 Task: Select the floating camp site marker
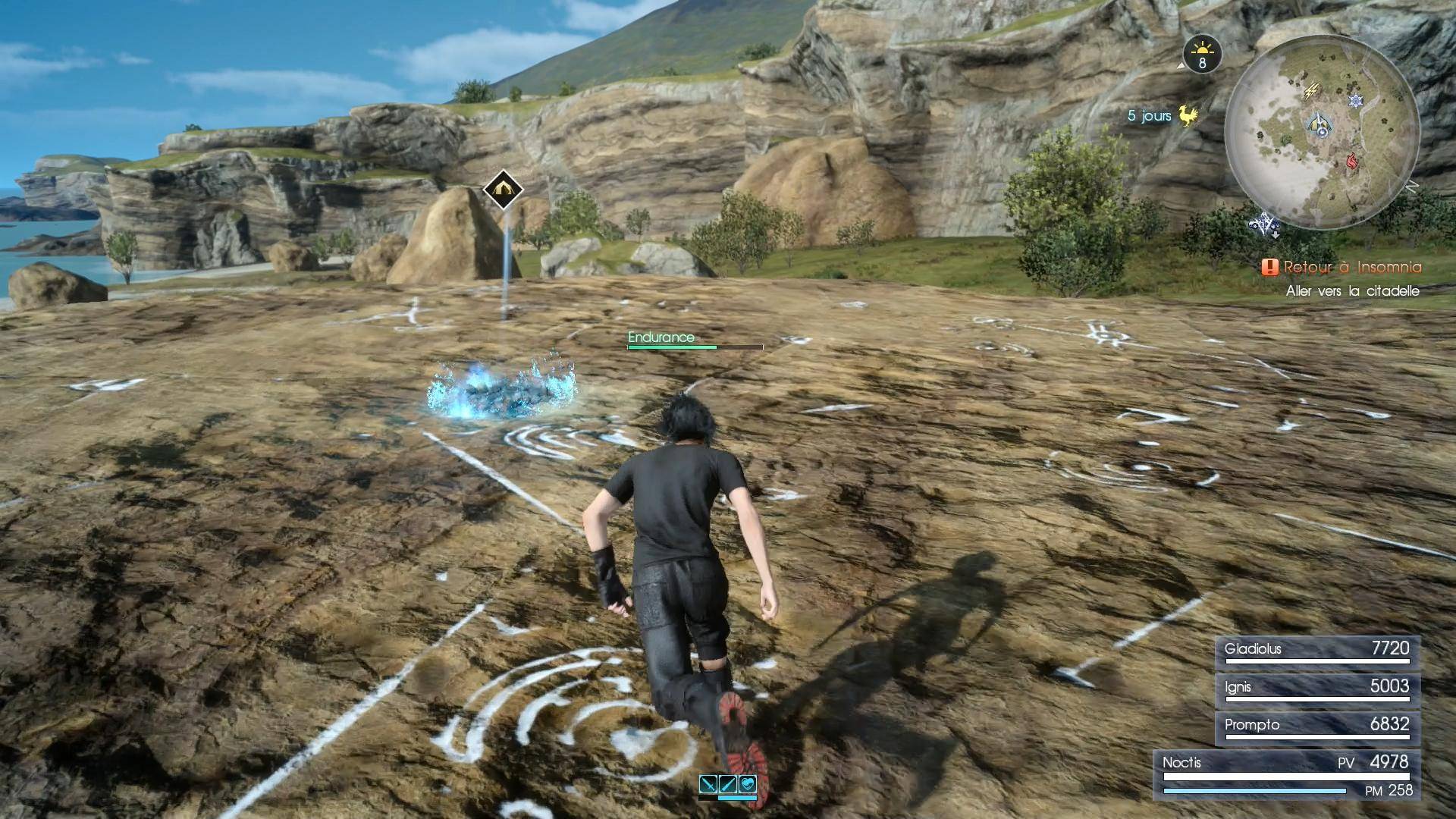(x=502, y=190)
